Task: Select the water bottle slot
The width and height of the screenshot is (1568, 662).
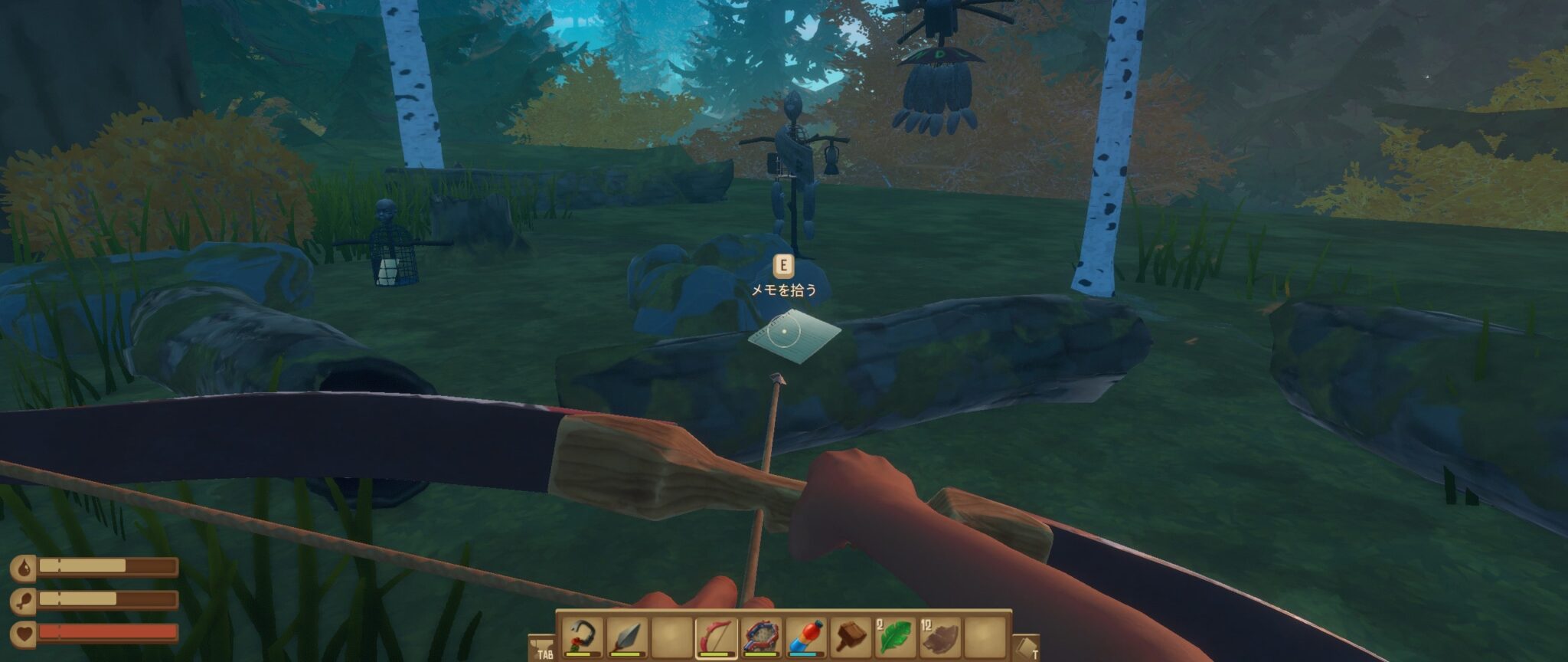Action: coord(805,637)
